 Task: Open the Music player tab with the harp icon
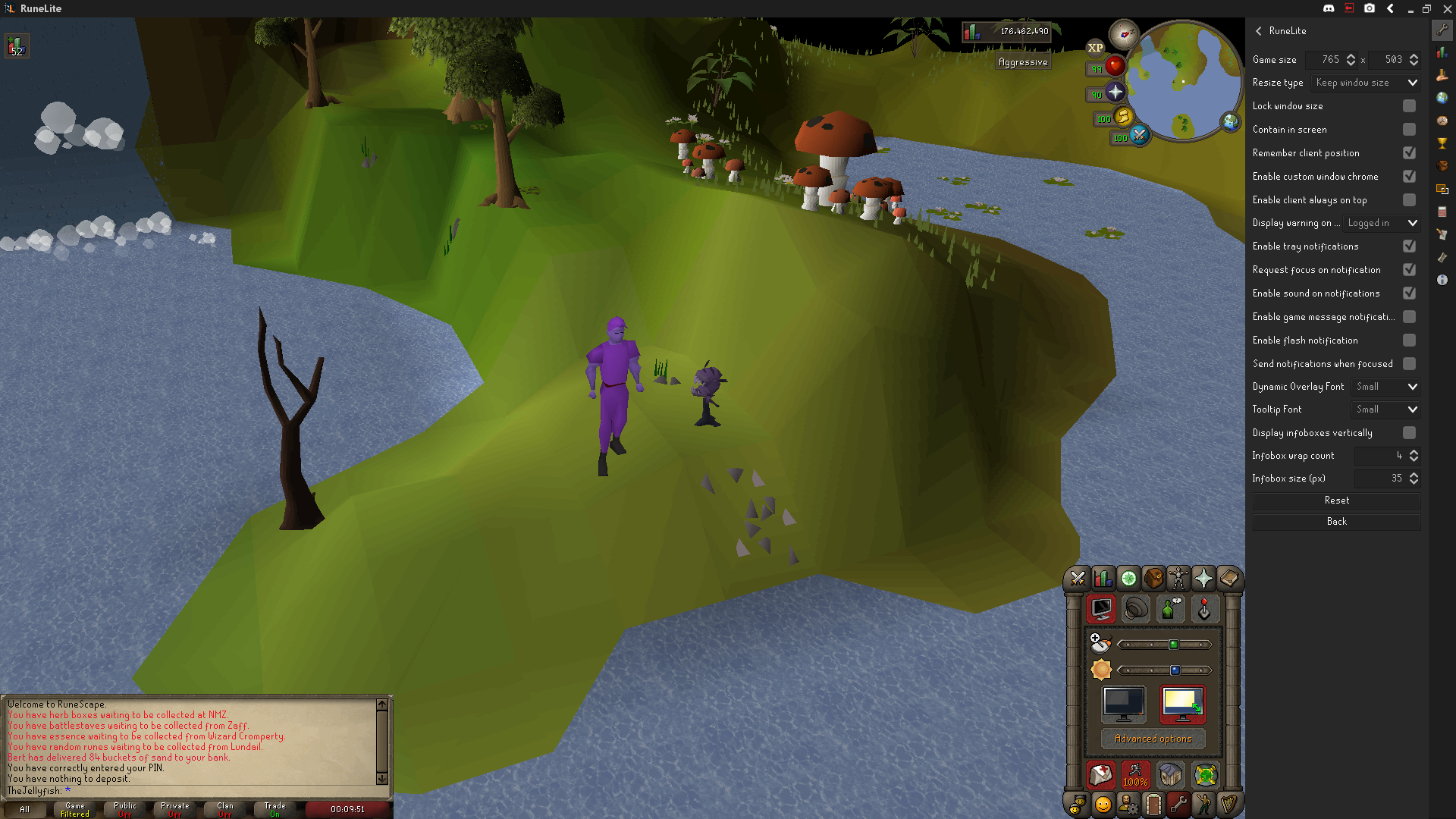[1229, 805]
